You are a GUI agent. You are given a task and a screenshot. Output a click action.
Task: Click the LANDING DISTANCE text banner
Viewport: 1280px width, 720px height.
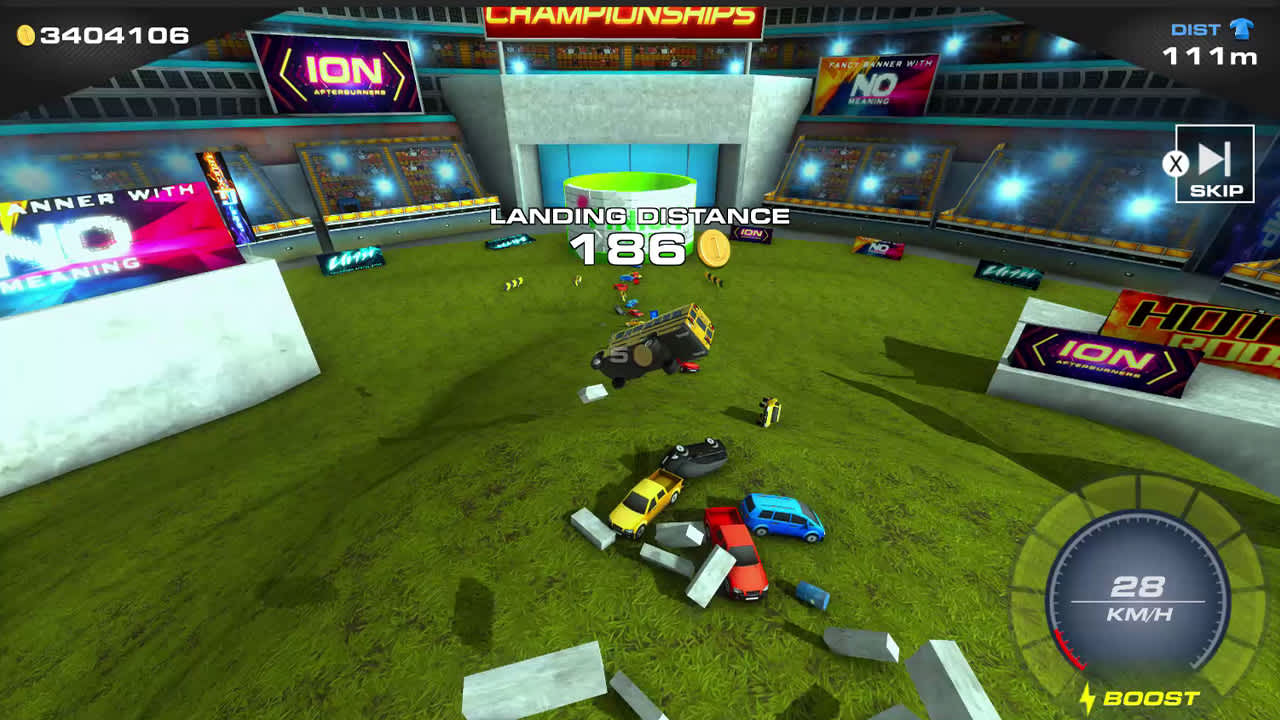click(639, 215)
